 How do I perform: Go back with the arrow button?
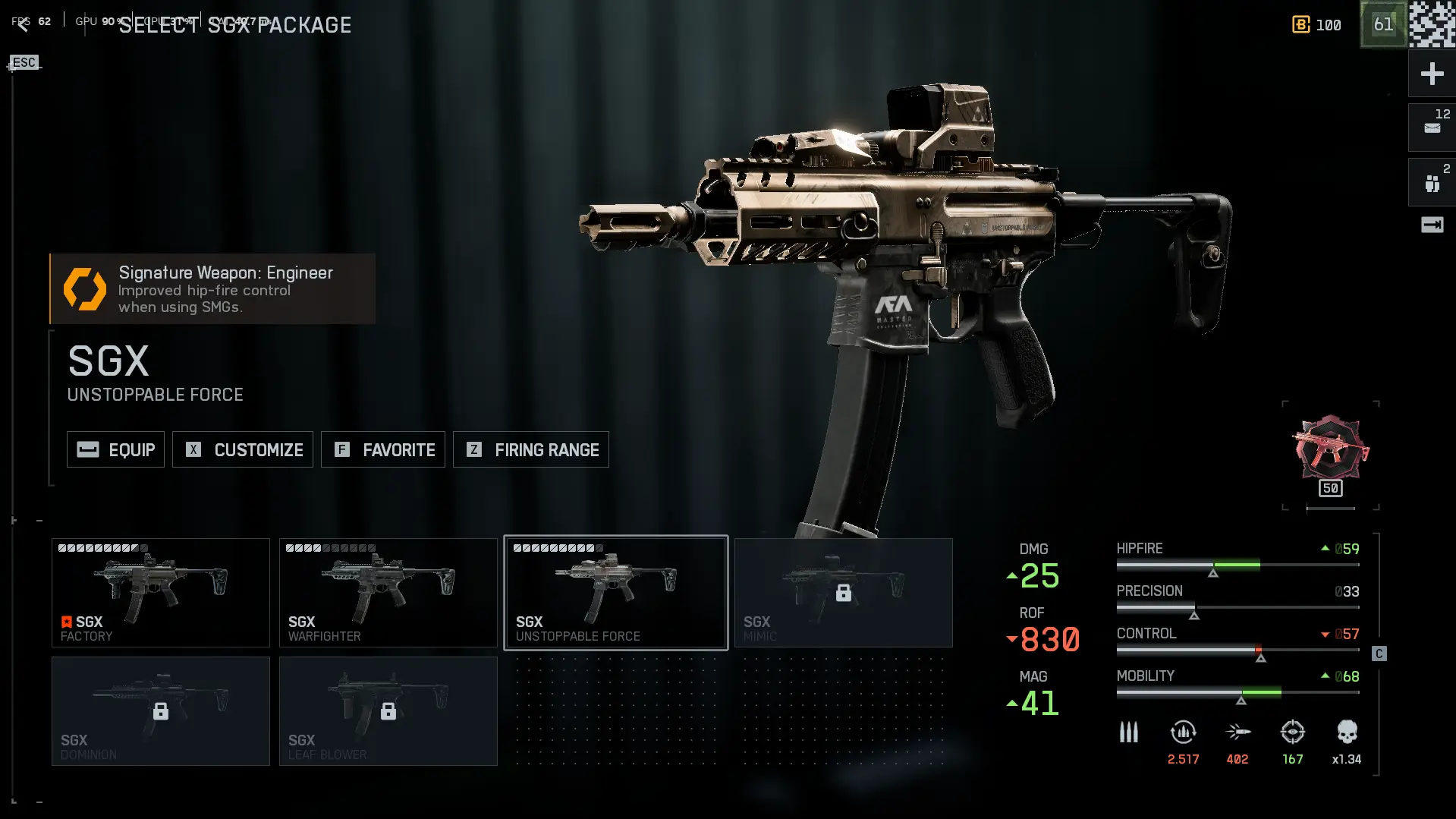tap(23, 25)
